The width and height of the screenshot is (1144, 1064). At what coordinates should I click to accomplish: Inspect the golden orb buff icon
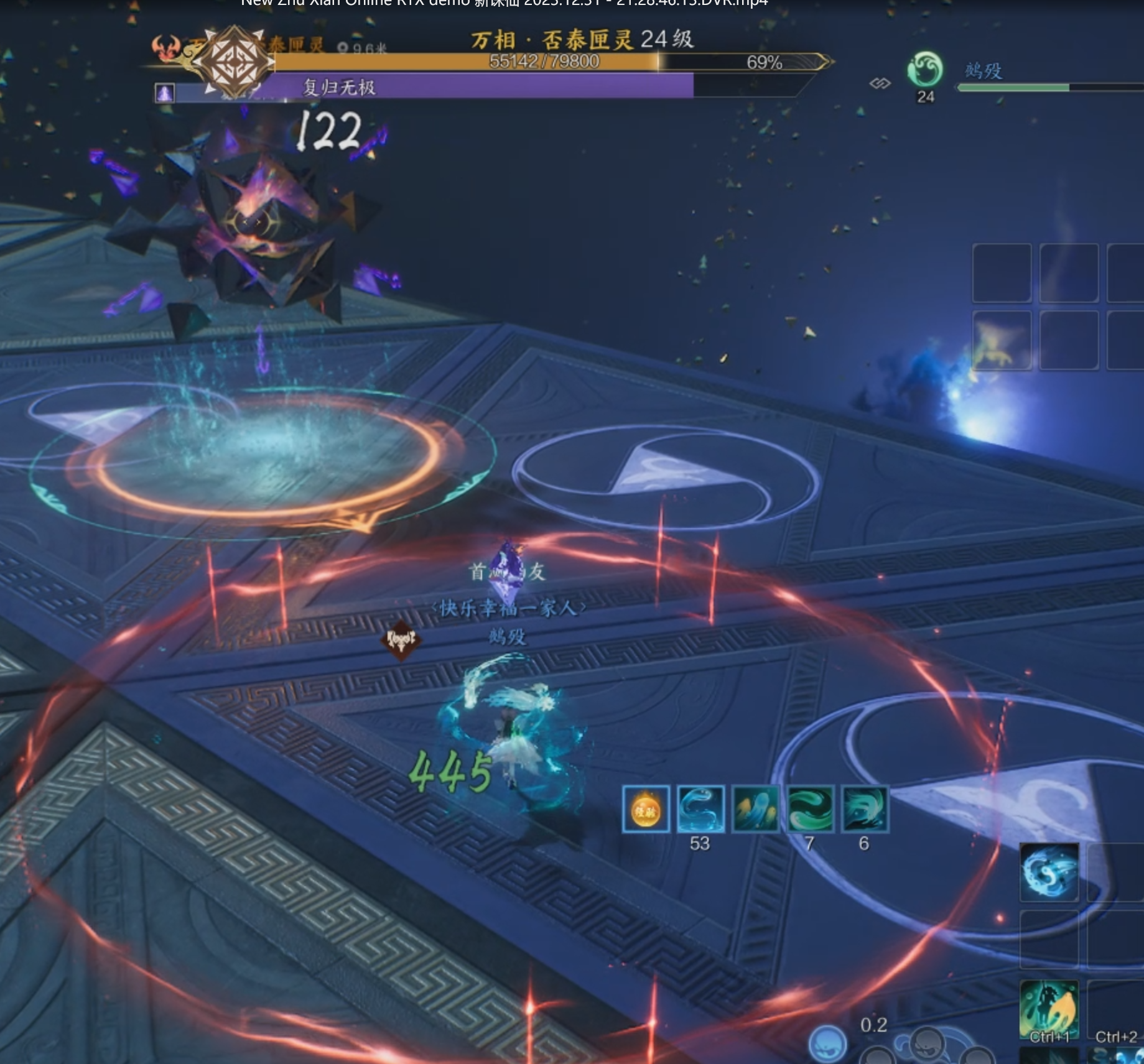click(646, 809)
